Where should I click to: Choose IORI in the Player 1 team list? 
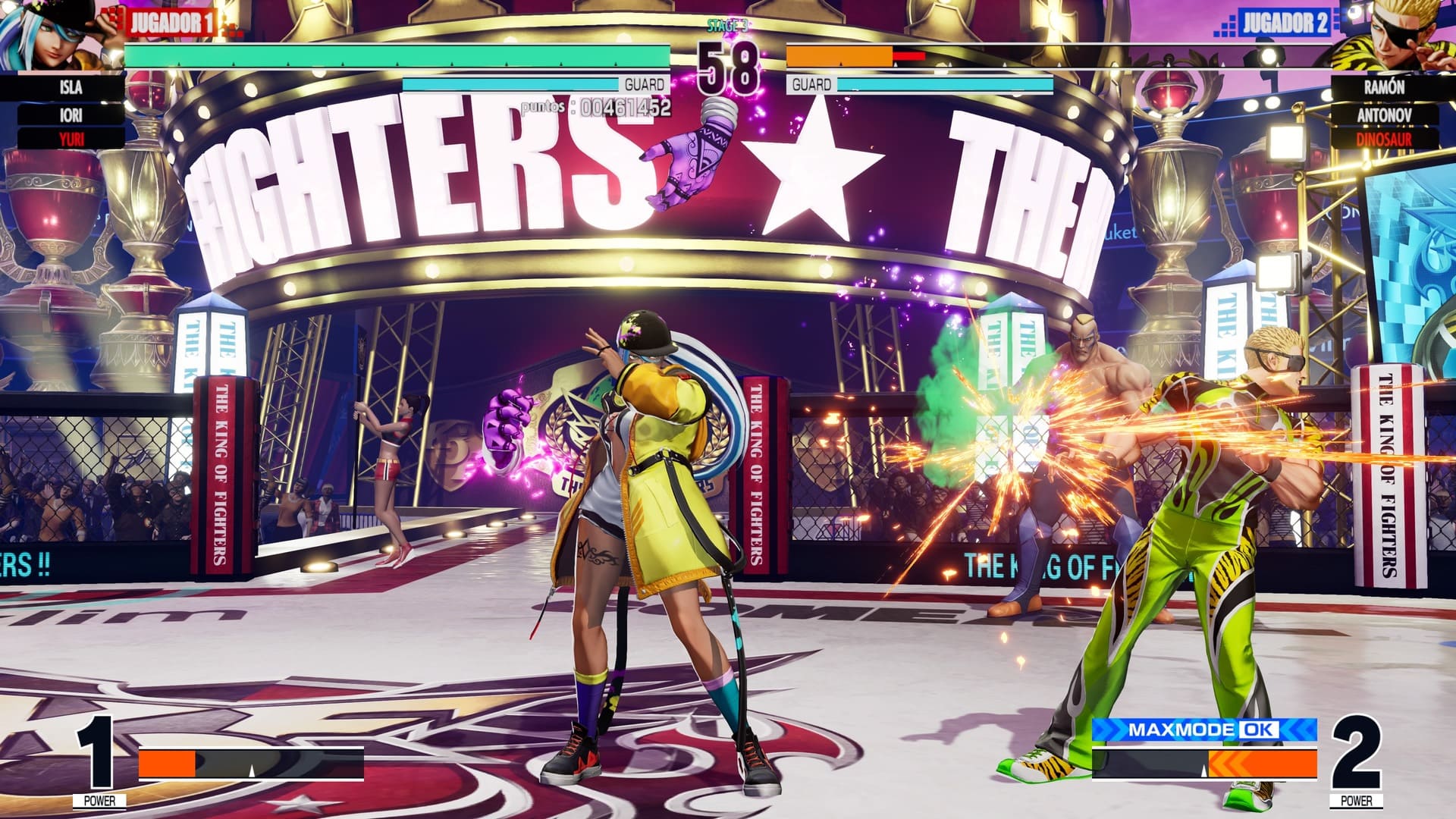(x=71, y=115)
